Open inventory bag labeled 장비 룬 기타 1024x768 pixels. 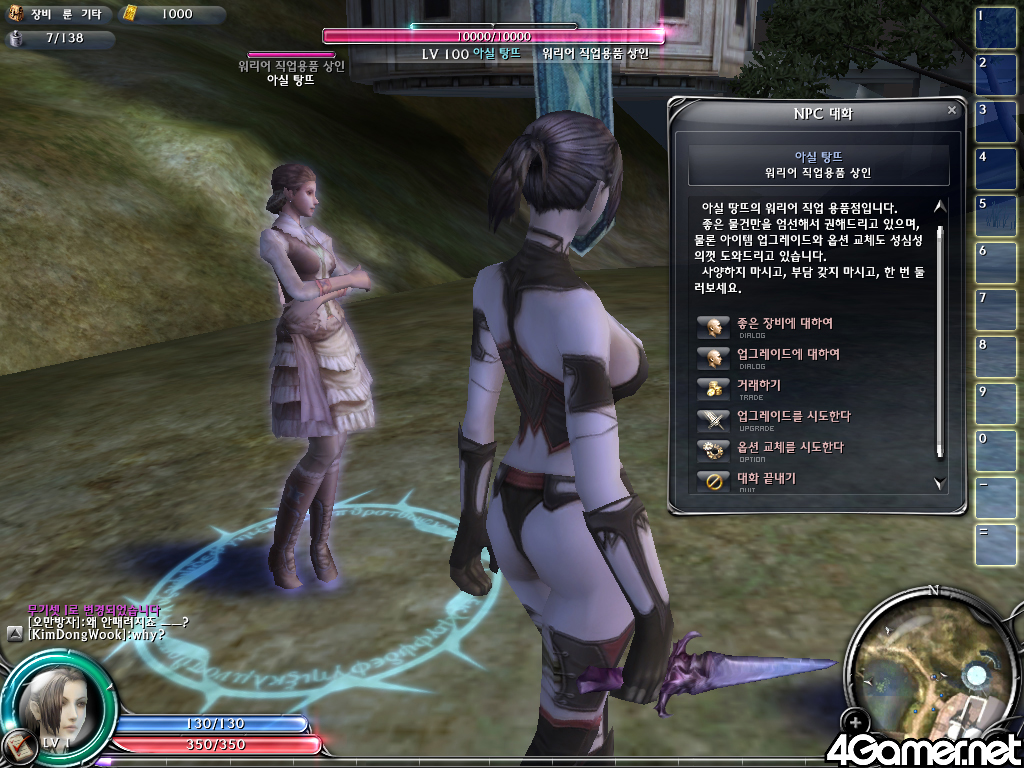(17, 14)
